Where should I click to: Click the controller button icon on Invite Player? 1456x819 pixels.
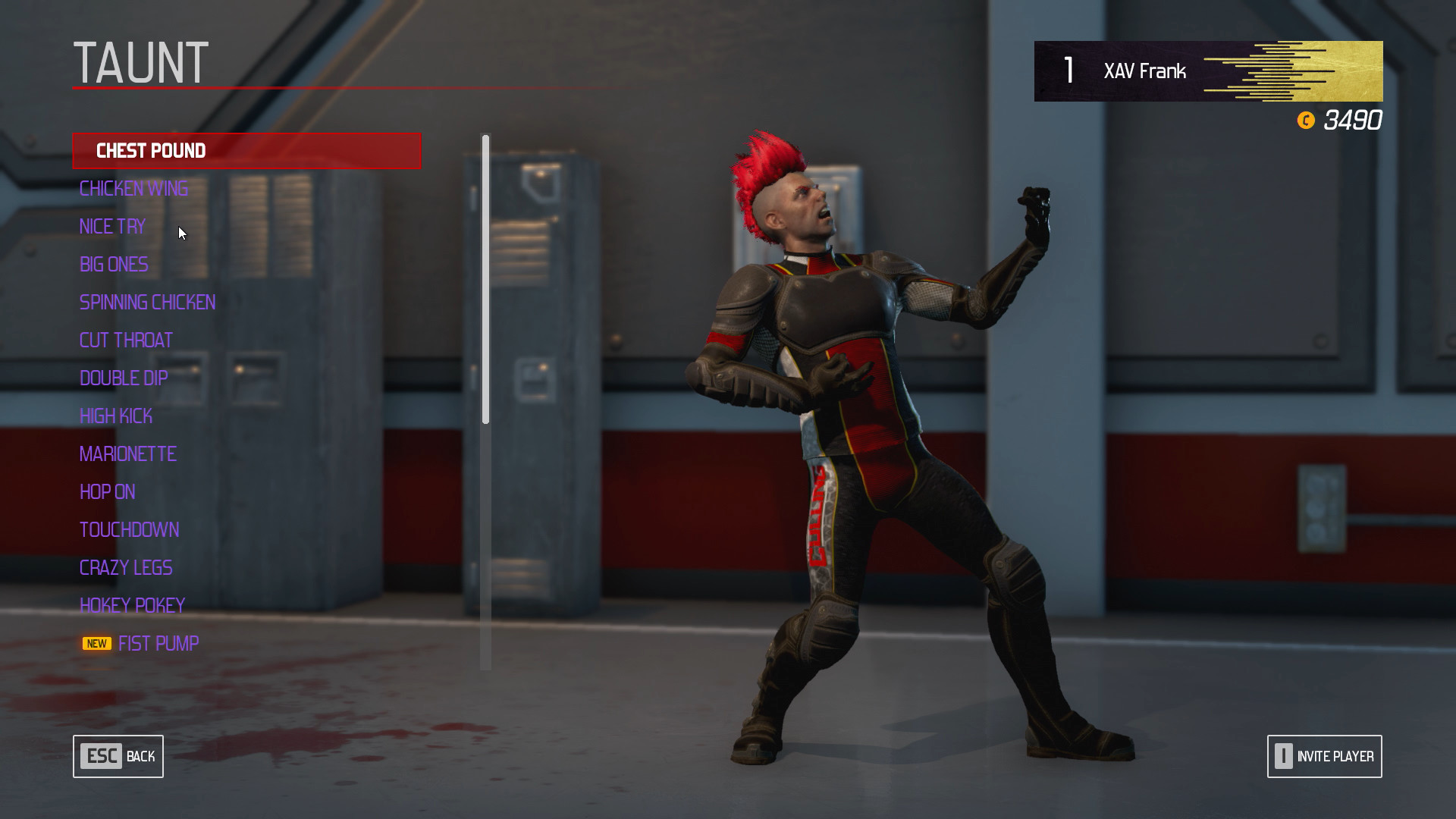[x=1283, y=756]
